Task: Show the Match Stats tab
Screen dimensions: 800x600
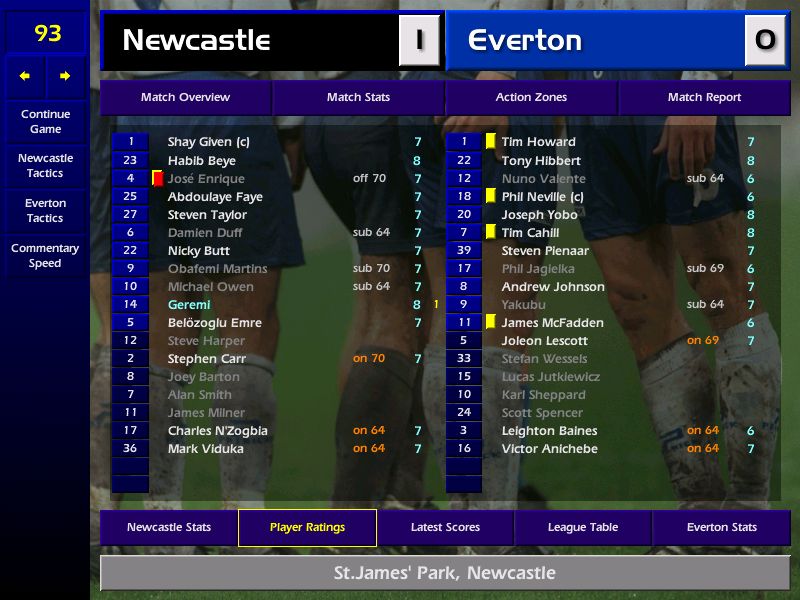Action: click(358, 97)
